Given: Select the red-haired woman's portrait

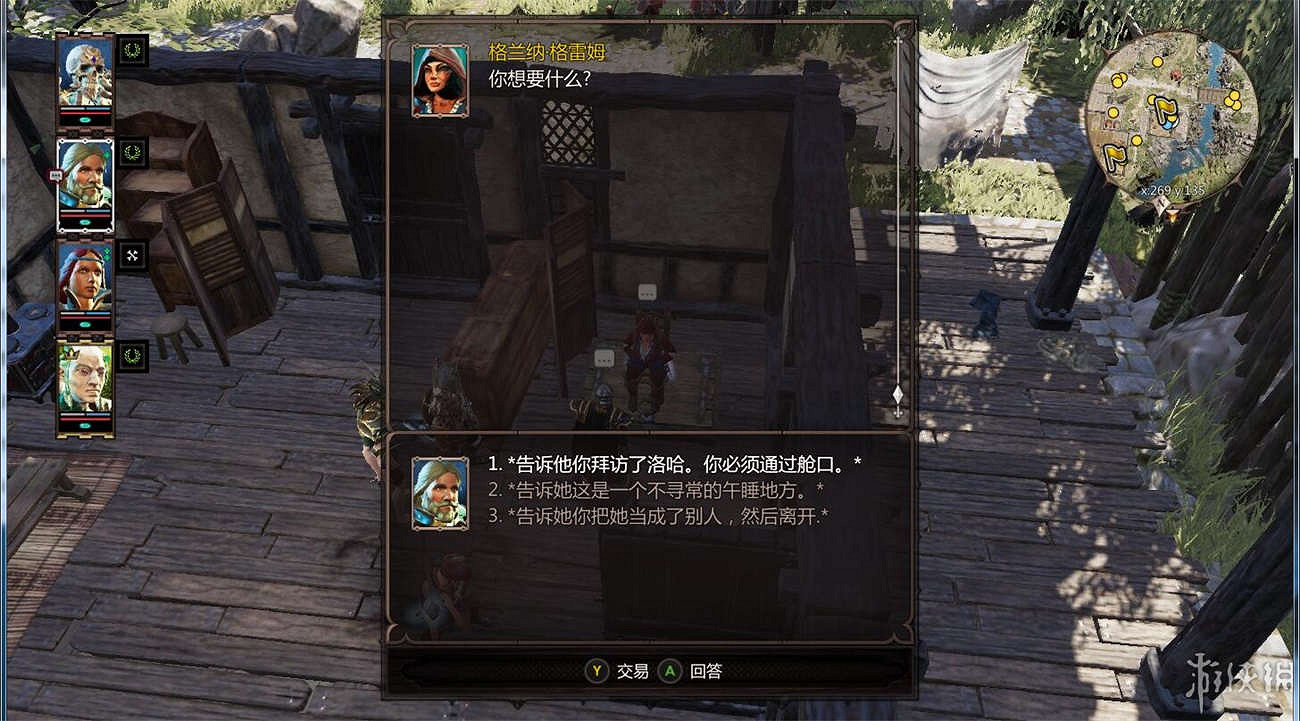Looking at the screenshot, I should click(x=85, y=276).
